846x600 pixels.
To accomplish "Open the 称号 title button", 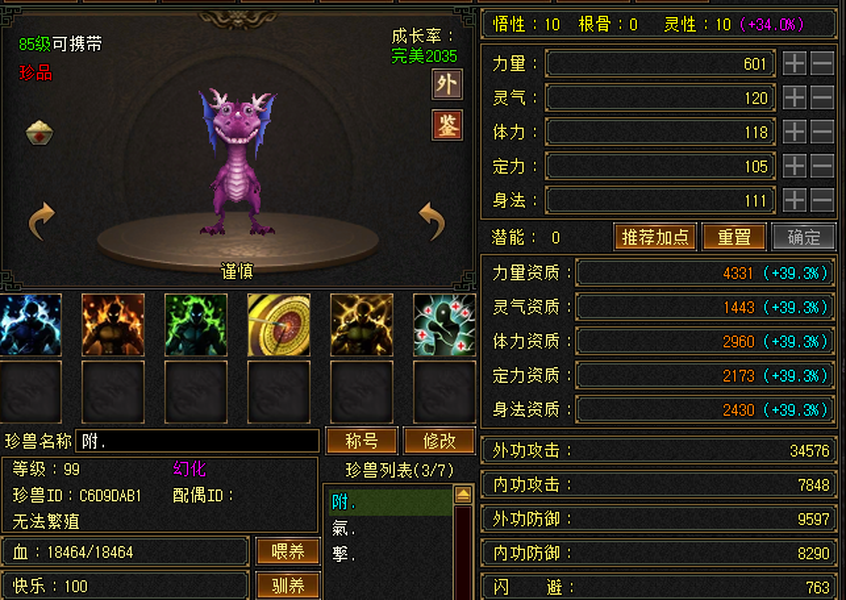I will [x=360, y=441].
